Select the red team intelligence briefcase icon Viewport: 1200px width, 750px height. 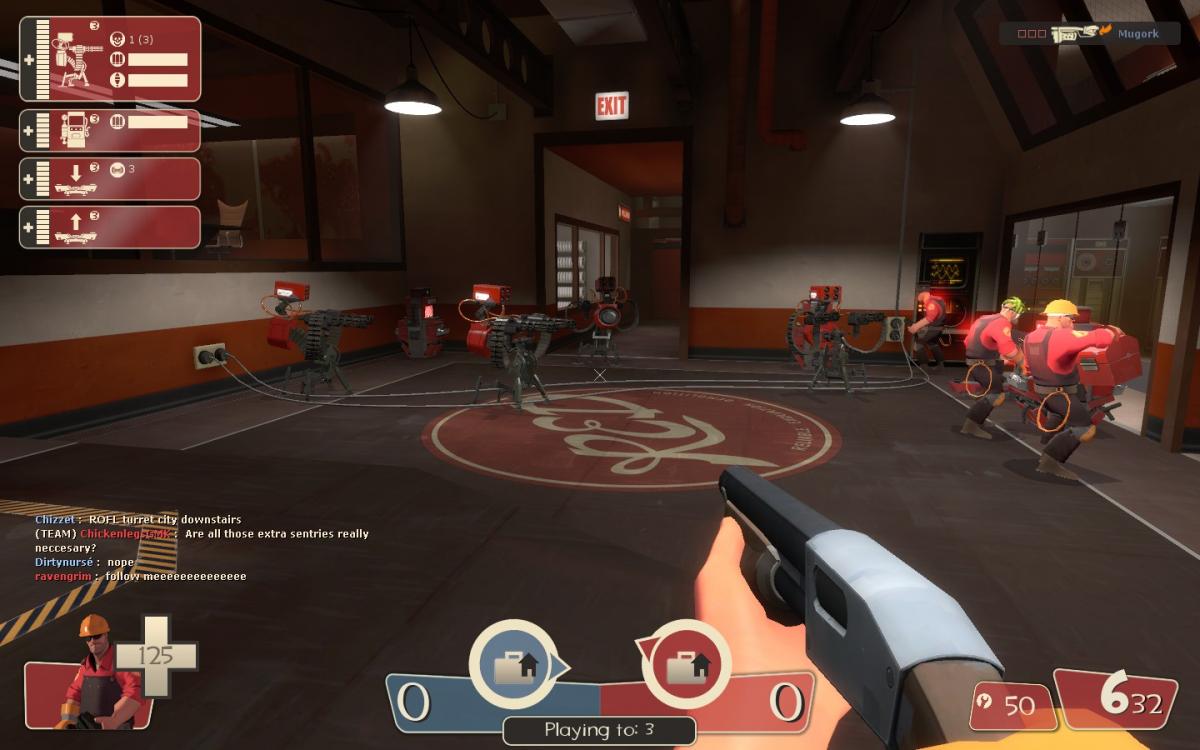686,664
